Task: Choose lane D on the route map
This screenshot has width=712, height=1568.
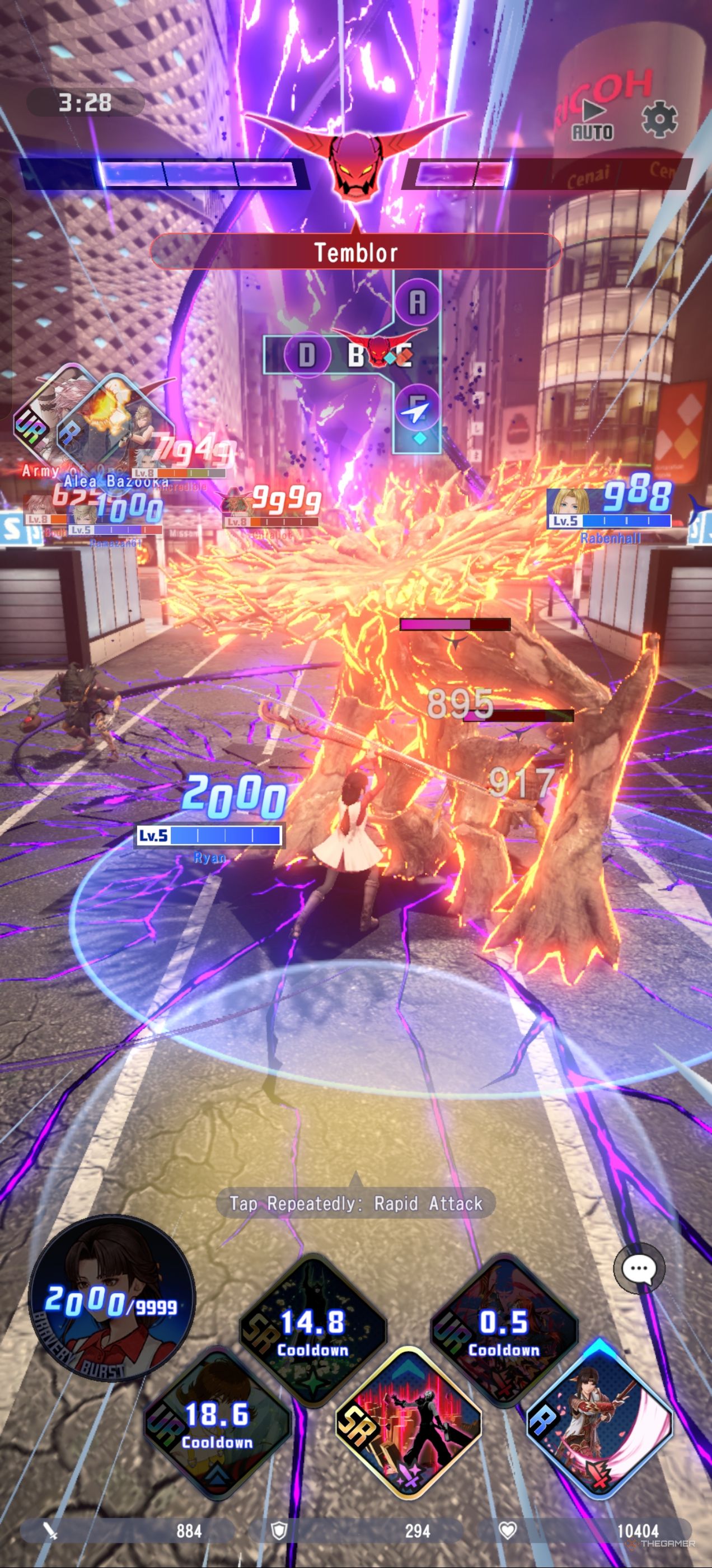Action: (307, 354)
